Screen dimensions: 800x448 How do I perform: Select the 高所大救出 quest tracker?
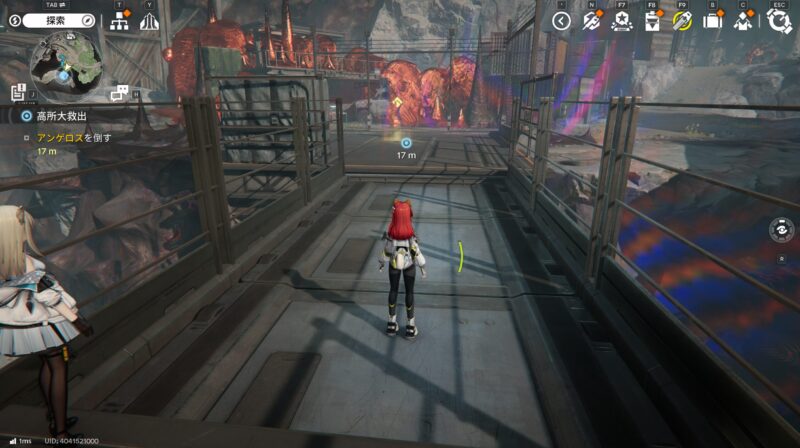click(x=60, y=116)
